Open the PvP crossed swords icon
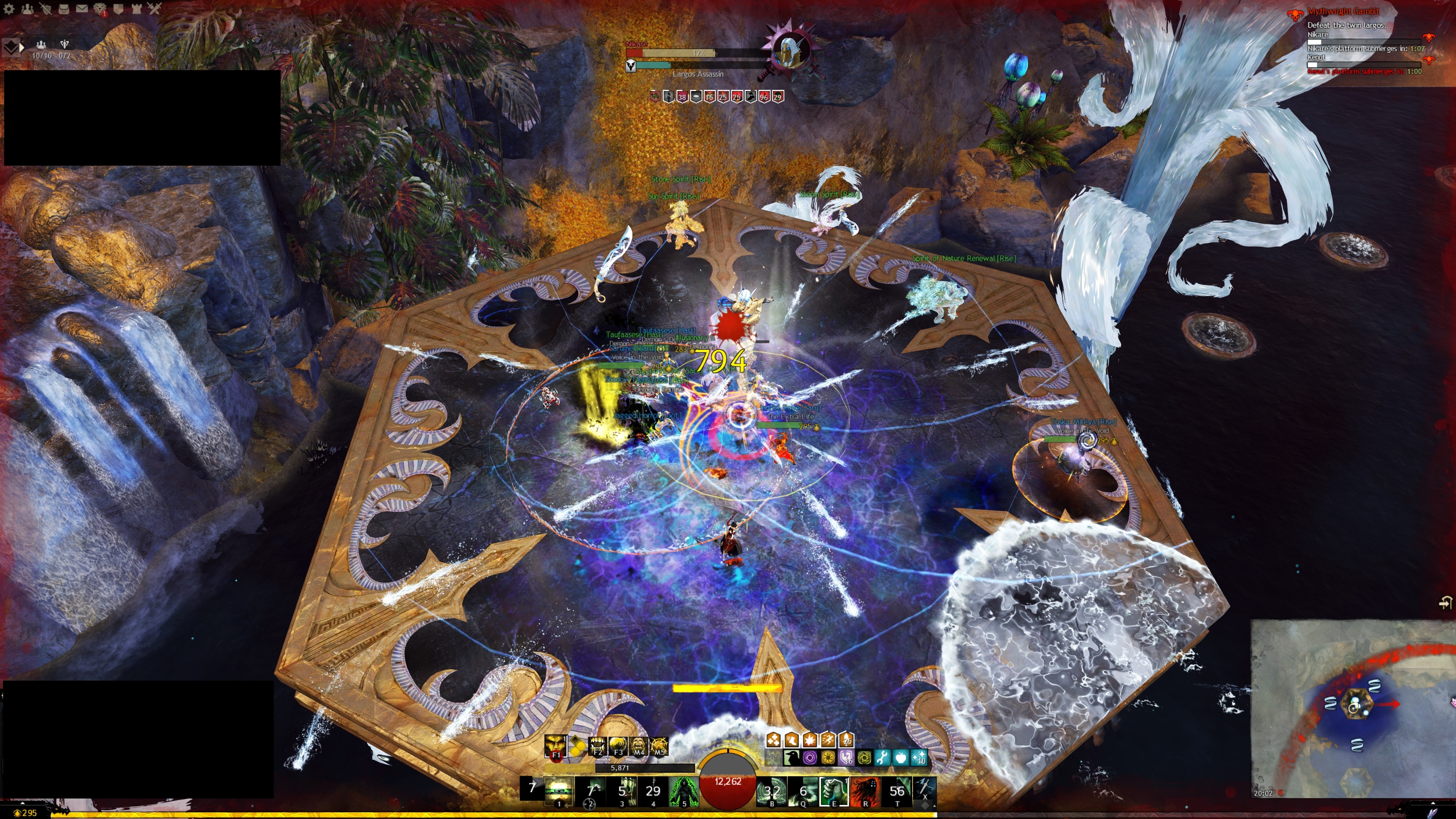The image size is (1456, 819). (x=154, y=8)
